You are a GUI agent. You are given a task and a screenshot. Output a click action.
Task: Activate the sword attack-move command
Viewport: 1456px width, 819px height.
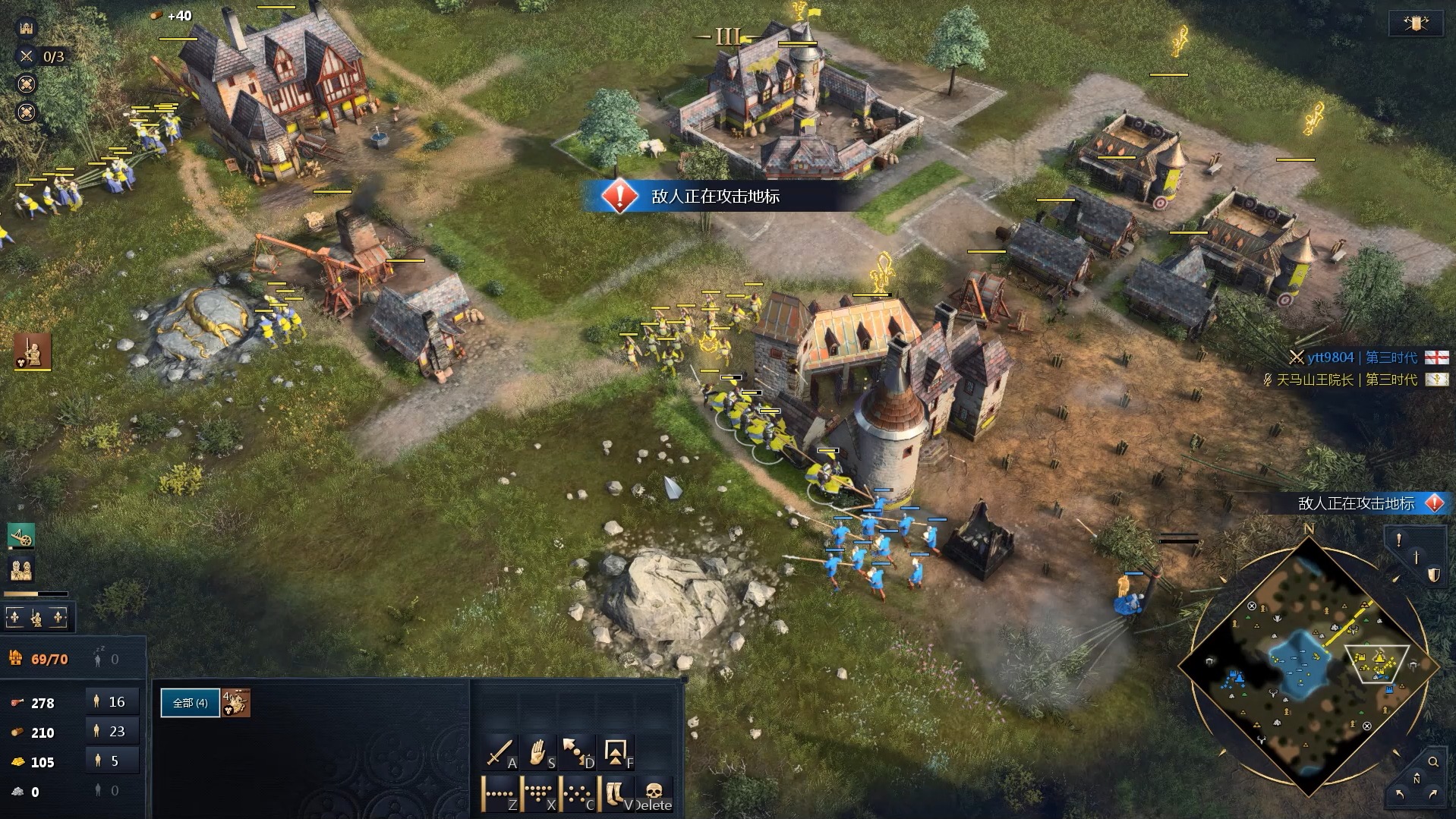click(x=500, y=753)
